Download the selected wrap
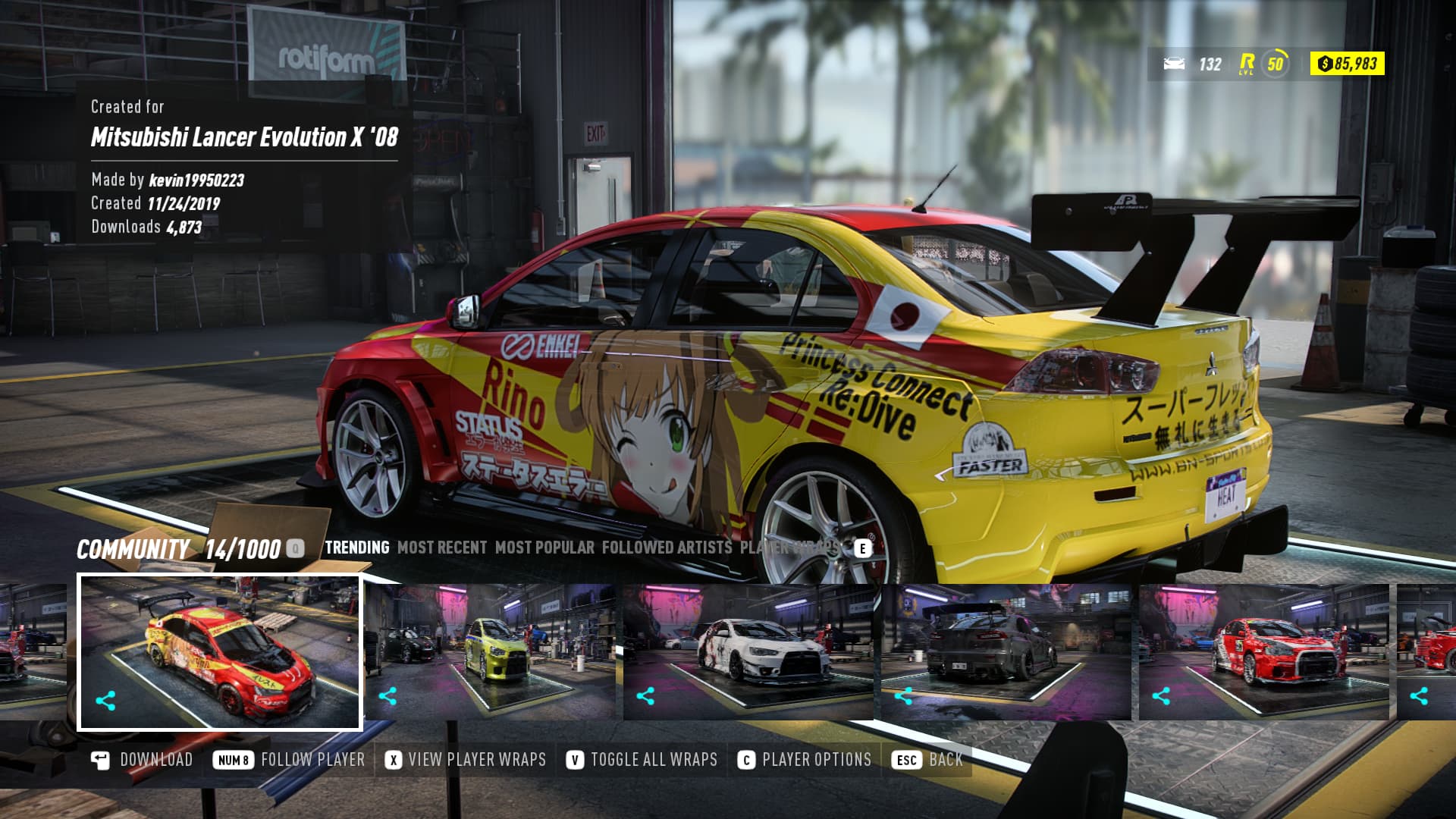Image resolution: width=1456 pixels, height=819 pixels. (x=143, y=760)
